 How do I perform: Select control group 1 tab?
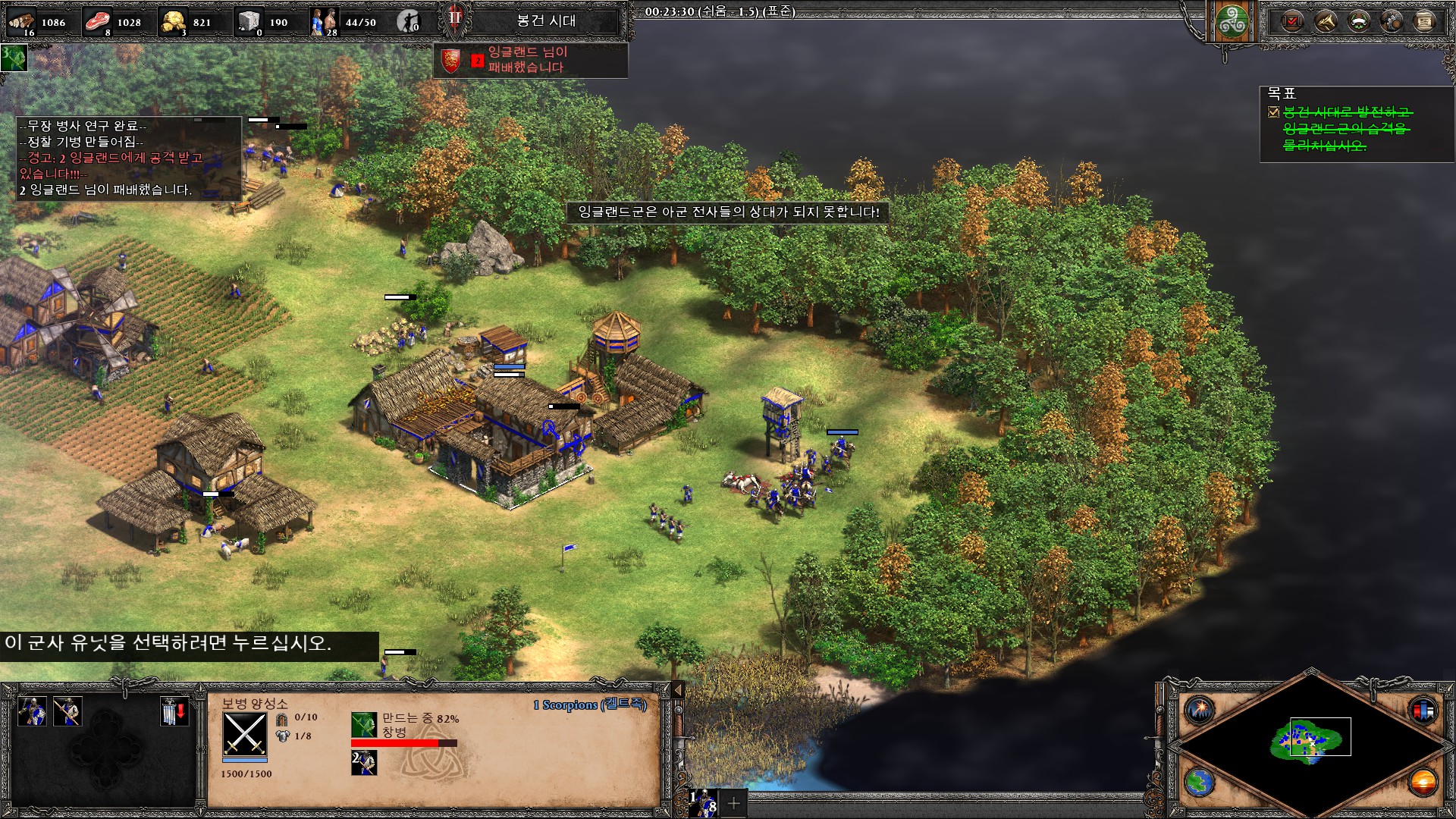tap(703, 802)
